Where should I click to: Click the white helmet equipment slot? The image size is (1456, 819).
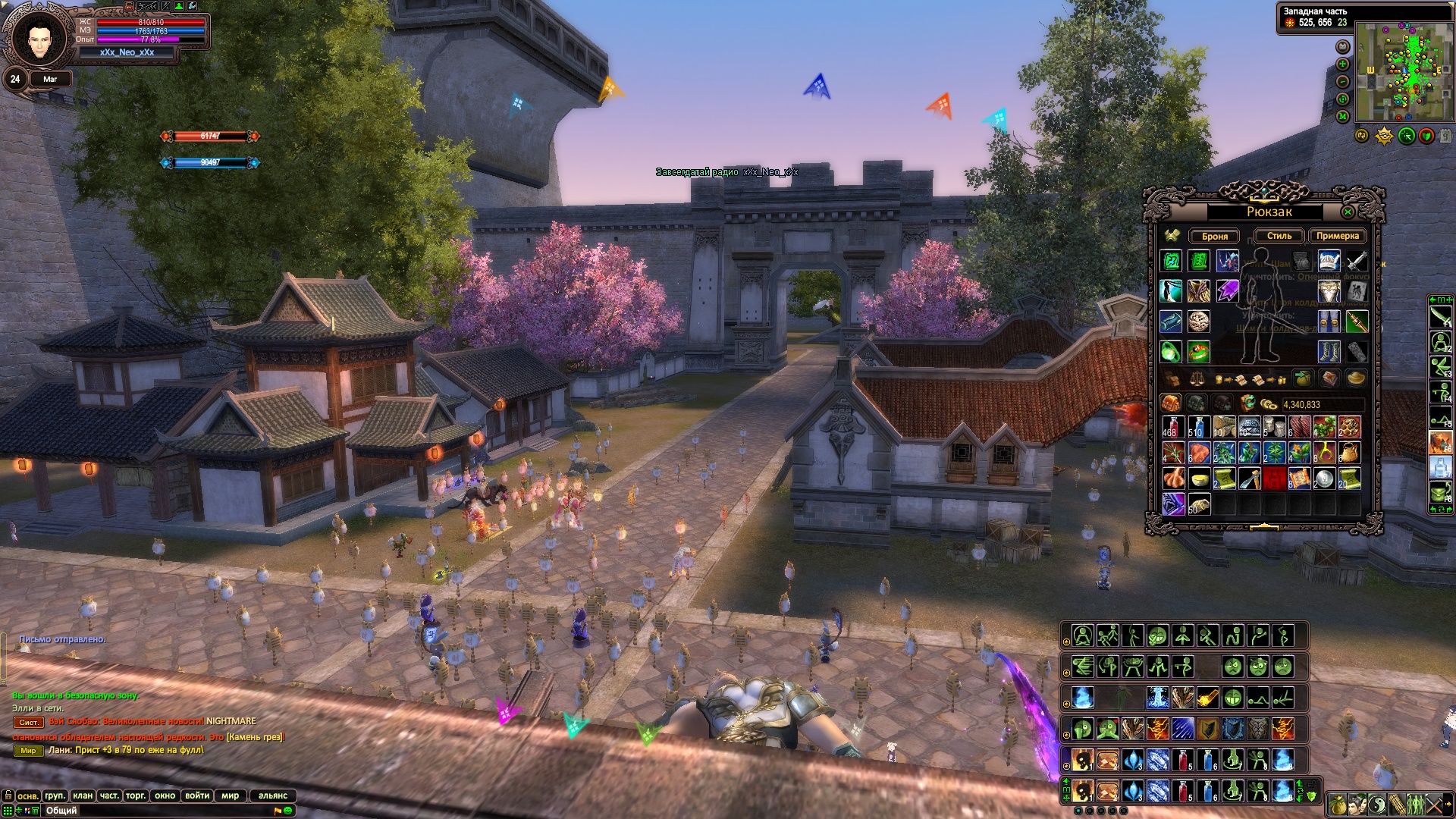coord(1329,261)
